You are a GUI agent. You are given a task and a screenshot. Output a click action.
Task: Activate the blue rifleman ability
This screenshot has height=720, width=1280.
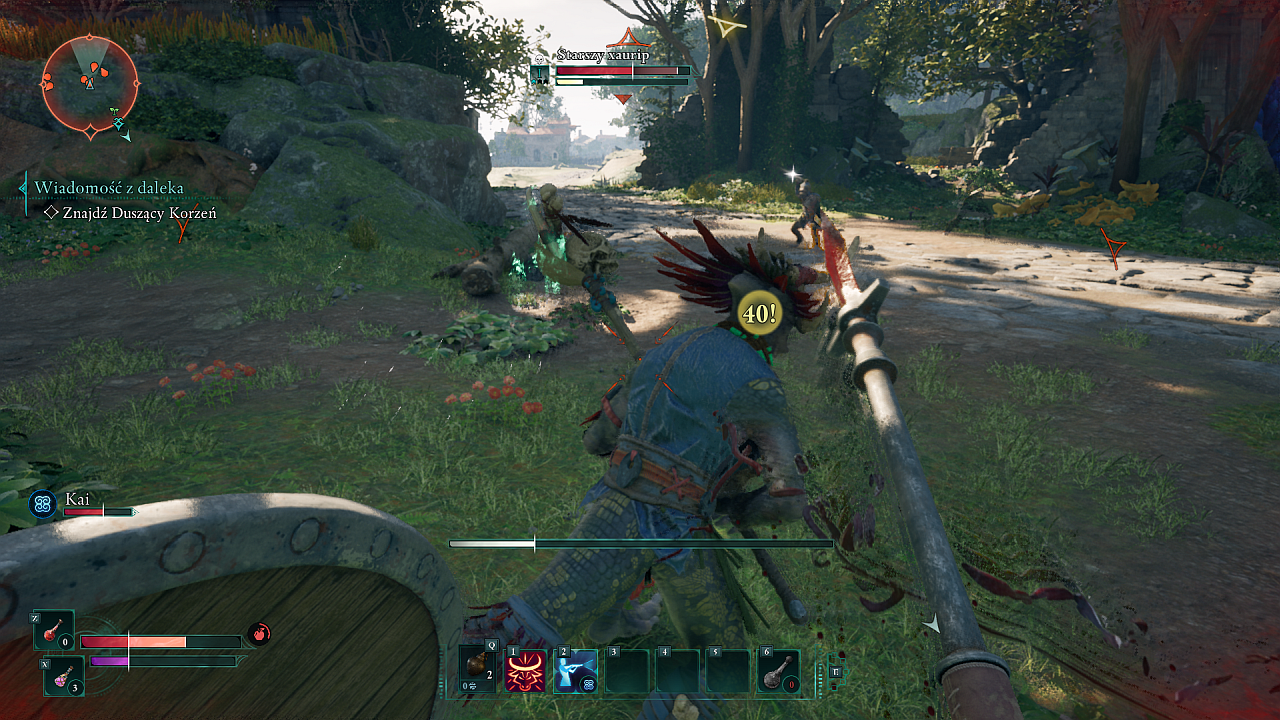pos(576,671)
